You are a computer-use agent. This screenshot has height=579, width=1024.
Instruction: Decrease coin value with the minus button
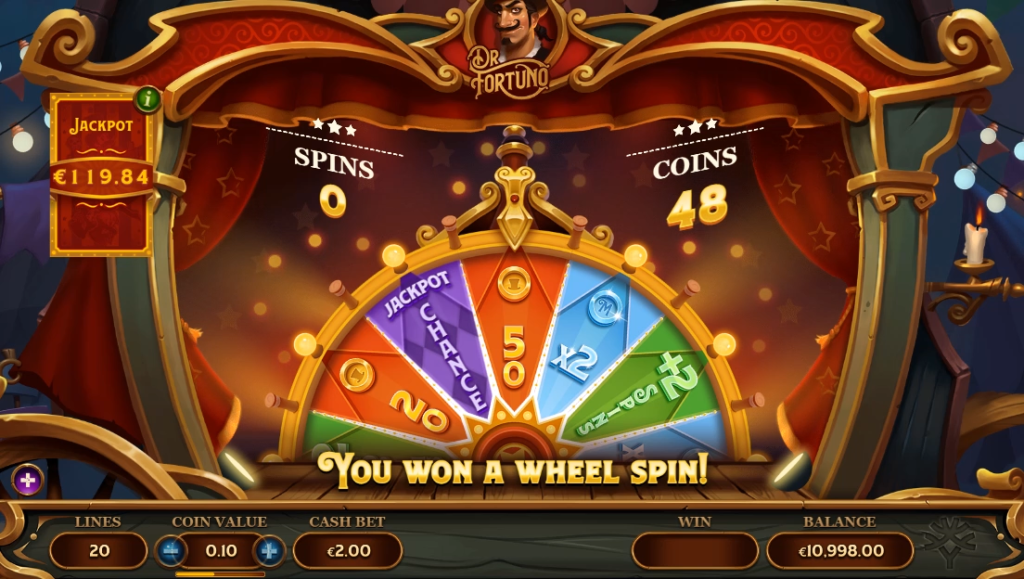pyautogui.click(x=170, y=551)
